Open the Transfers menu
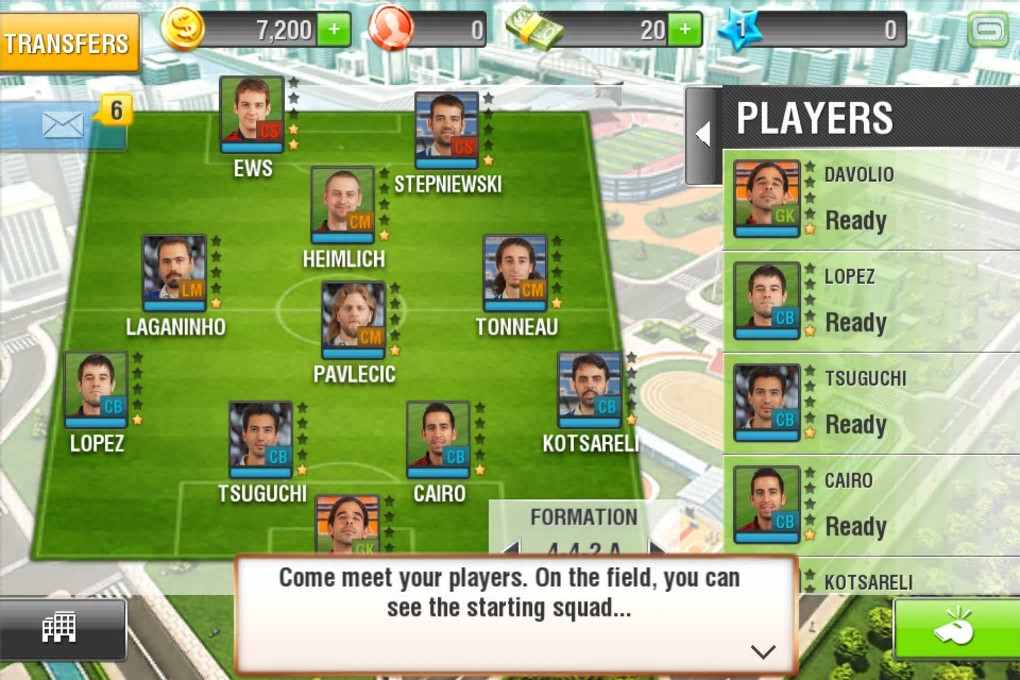The width and height of the screenshot is (1020, 680). (x=68, y=43)
